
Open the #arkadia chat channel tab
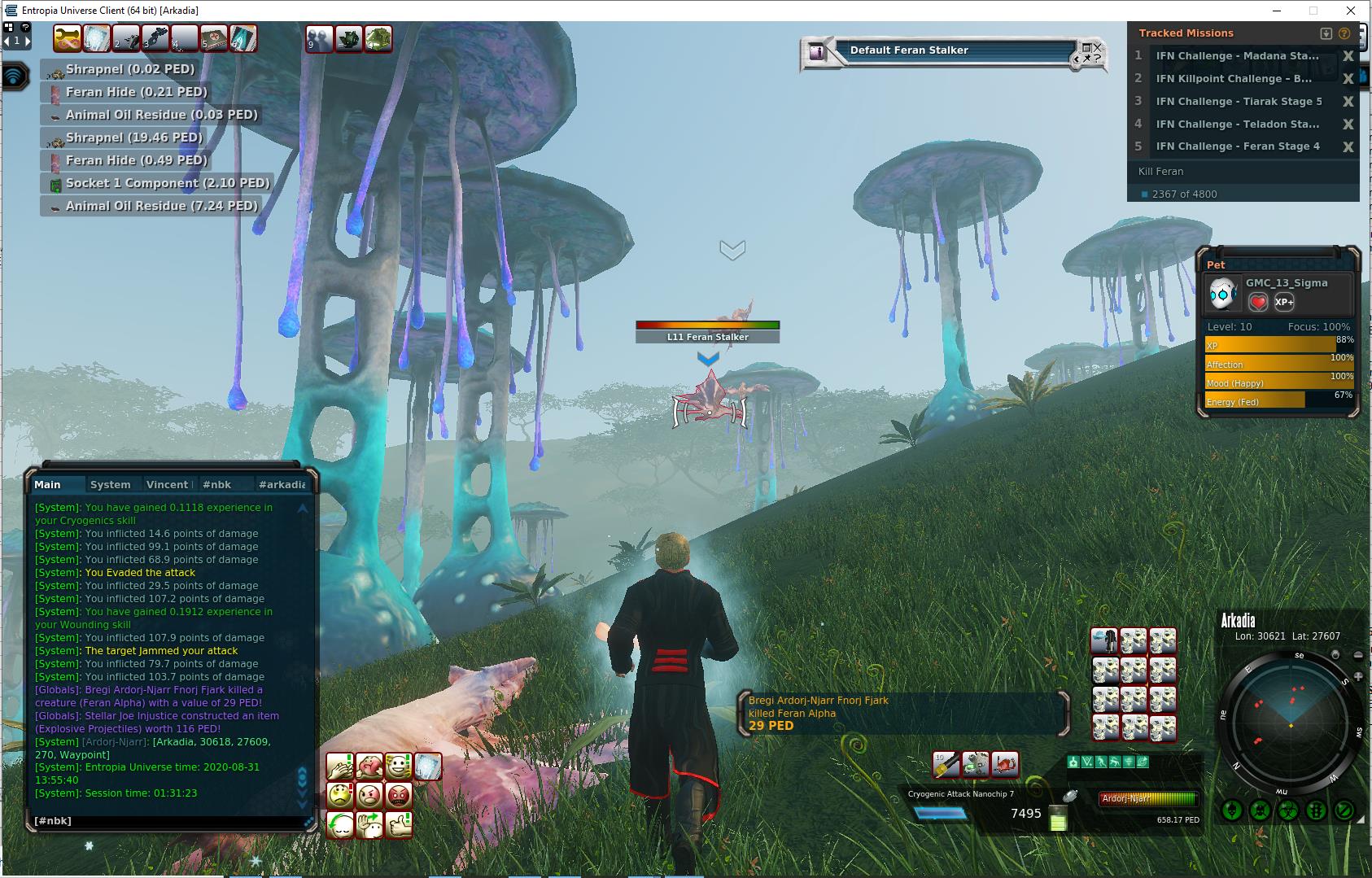(x=282, y=484)
